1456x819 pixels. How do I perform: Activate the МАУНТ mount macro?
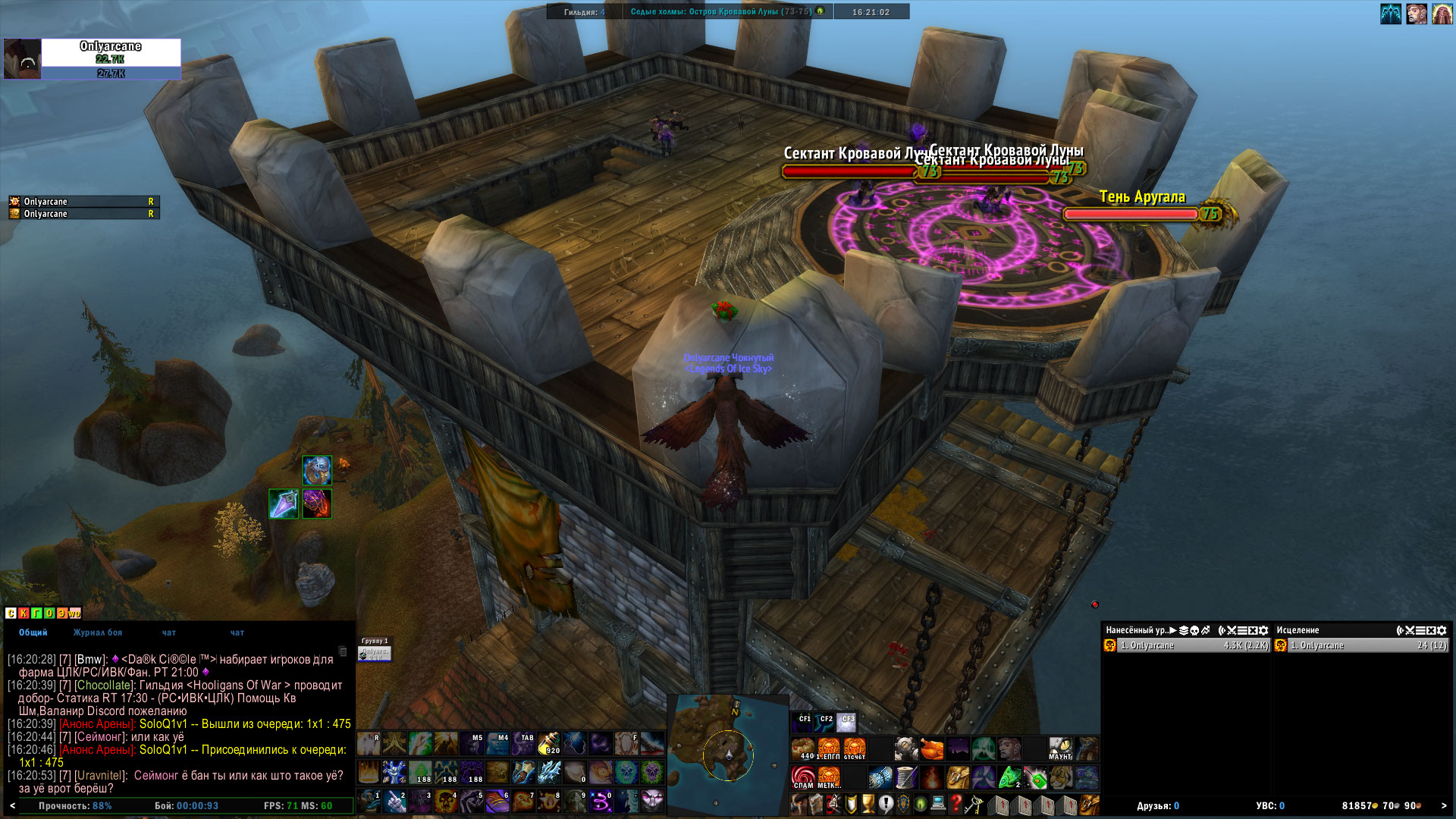coord(1060,748)
